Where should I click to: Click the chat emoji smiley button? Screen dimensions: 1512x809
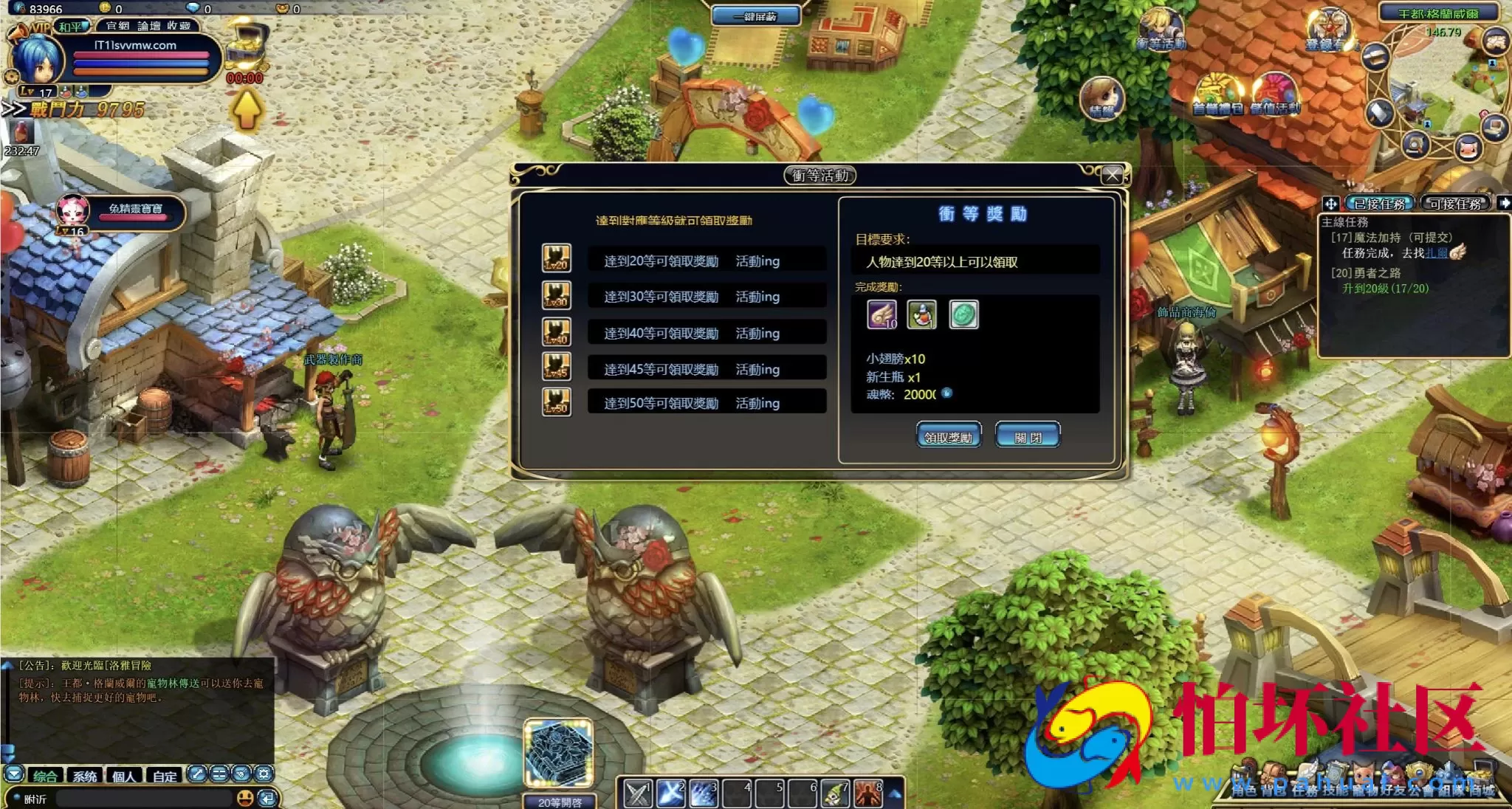point(245,798)
